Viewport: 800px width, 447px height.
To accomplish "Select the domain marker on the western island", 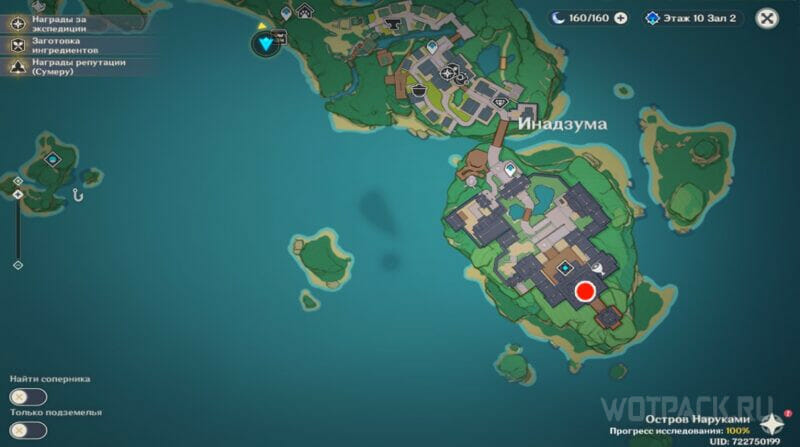I will click(54, 159).
